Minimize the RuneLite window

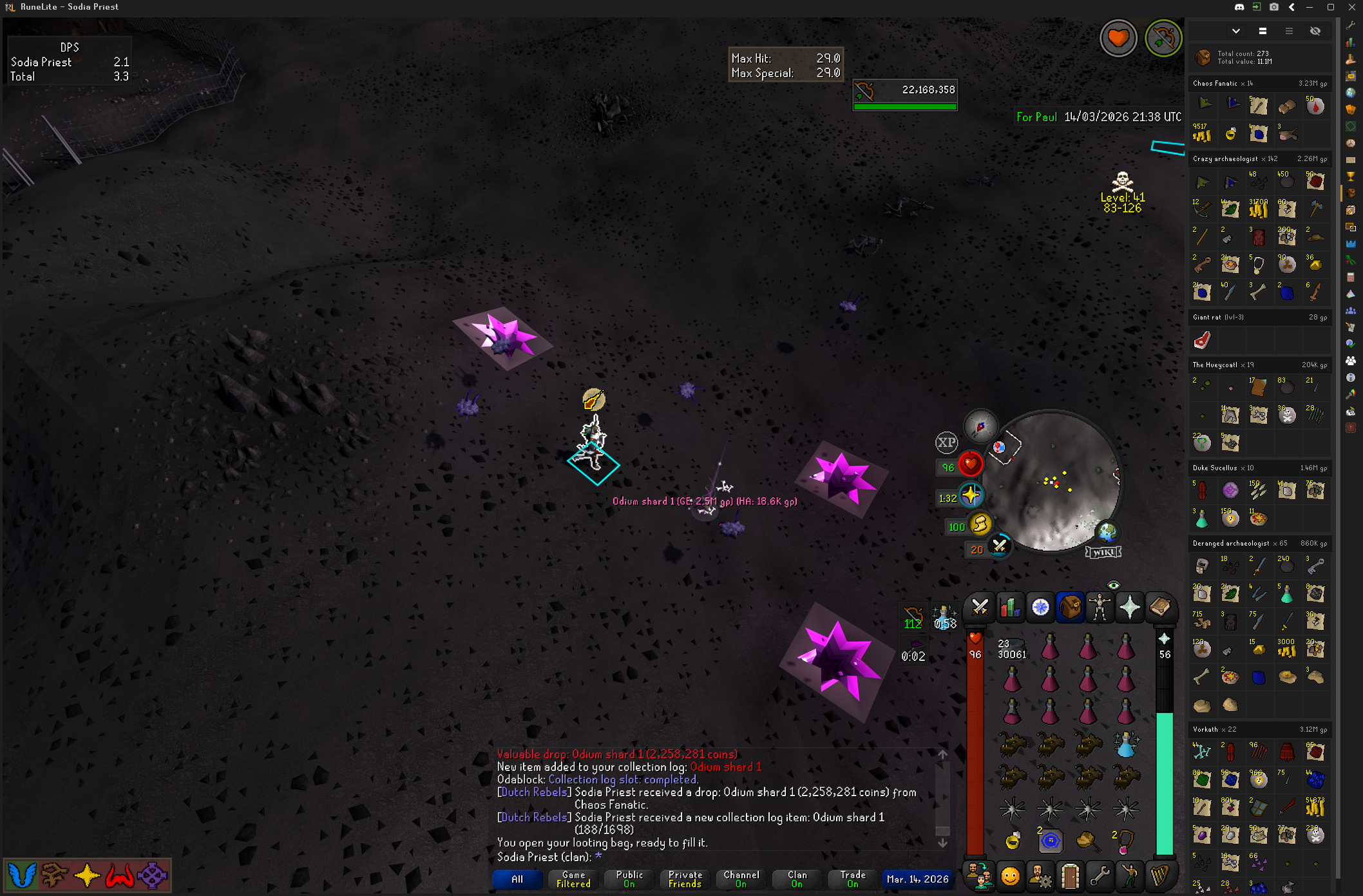(1310, 7)
